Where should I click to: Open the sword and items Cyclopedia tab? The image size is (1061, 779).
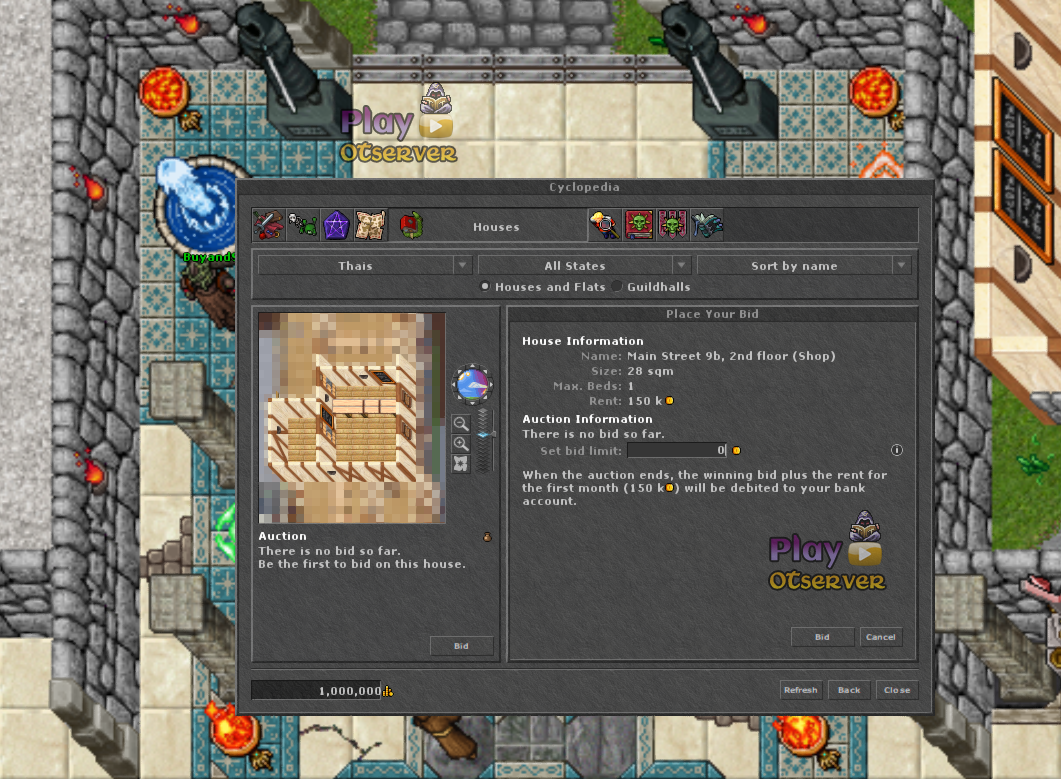pyautogui.click(x=269, y=225)
